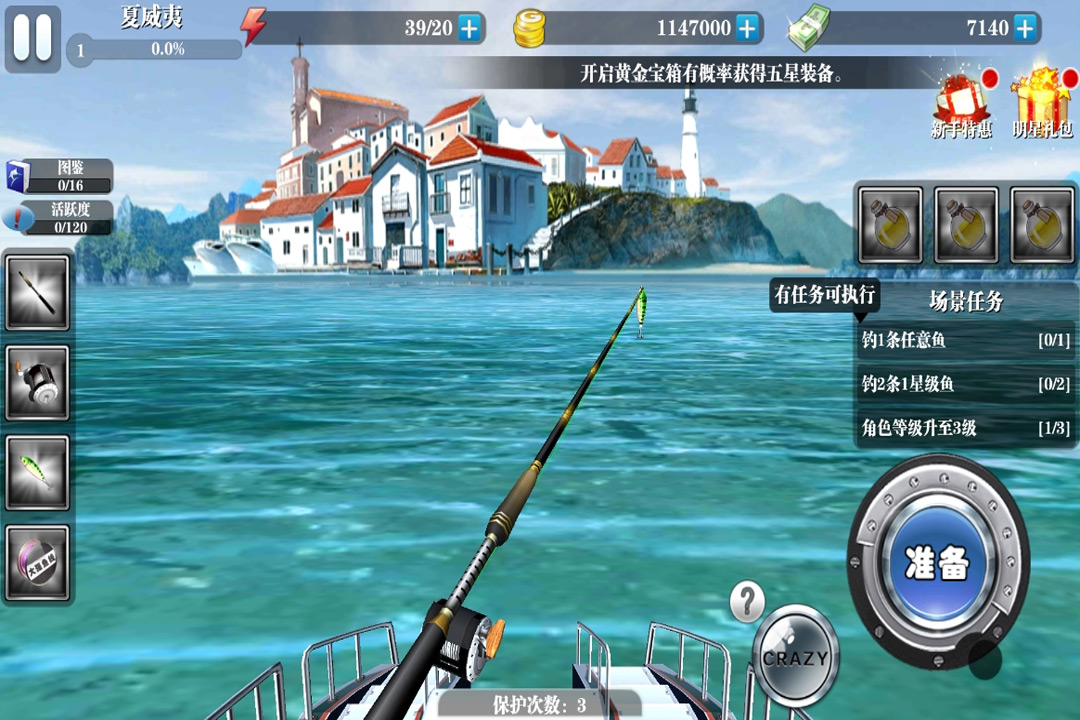Buy more gold coins with the plus button
This screenshot has width=1080, height=720.
click(x=747, y=28)
